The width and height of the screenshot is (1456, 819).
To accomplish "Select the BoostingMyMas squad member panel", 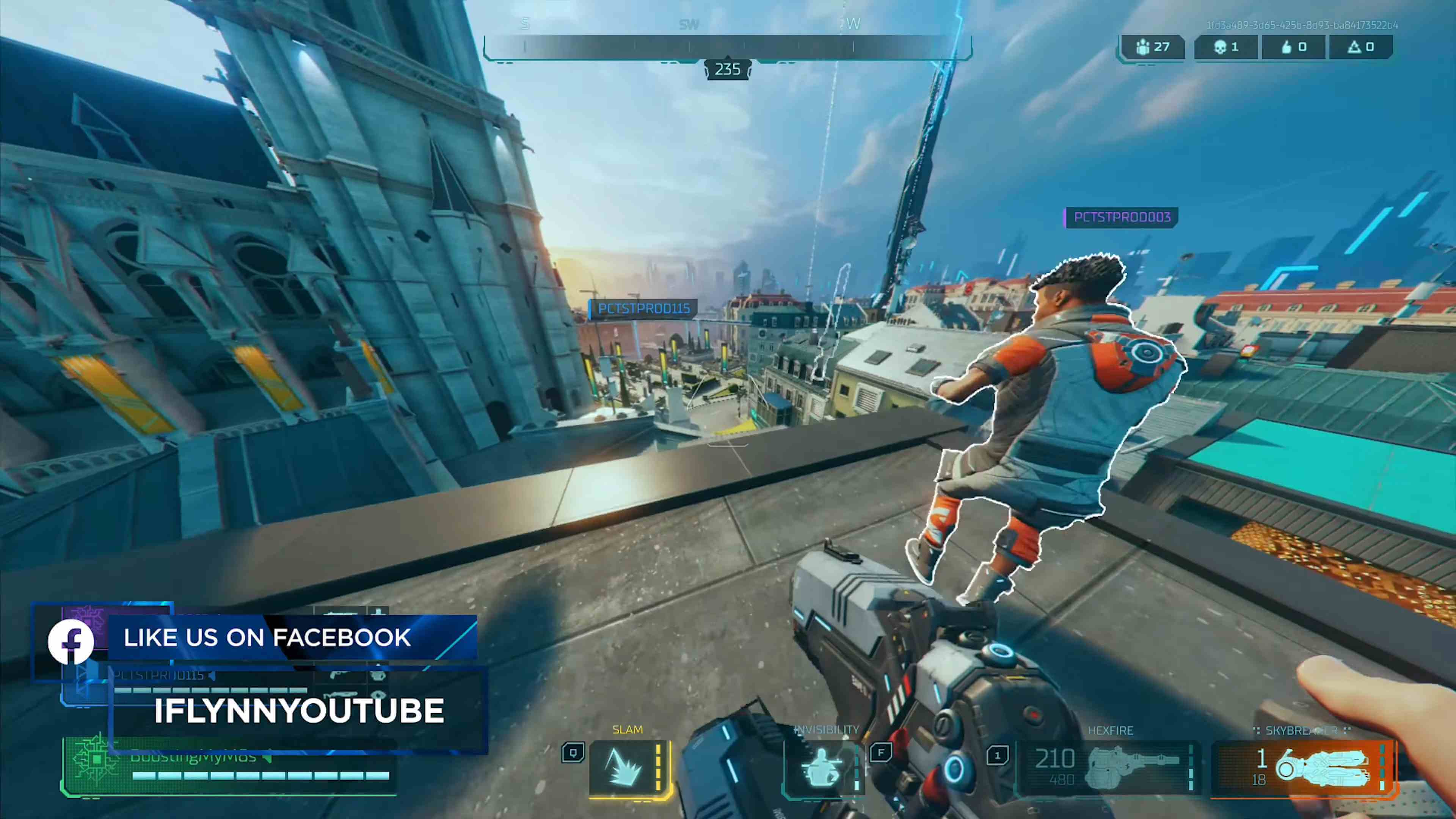I will pos(229,766).
